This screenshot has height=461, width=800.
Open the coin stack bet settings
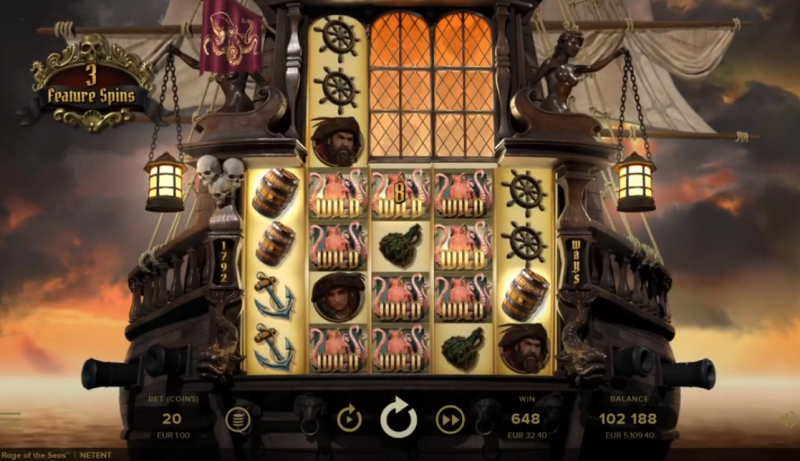pyautogui.click(x=237, y=419)
